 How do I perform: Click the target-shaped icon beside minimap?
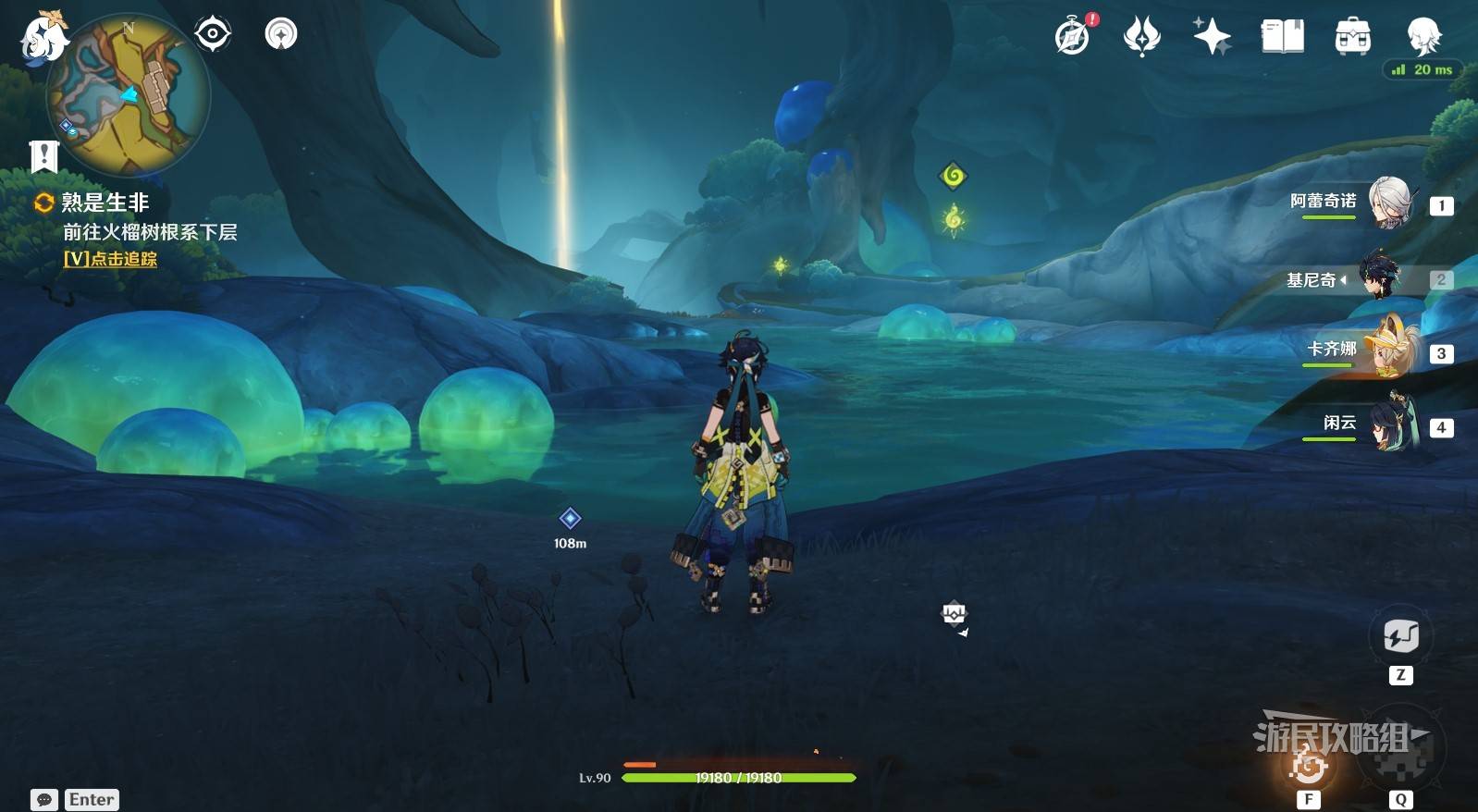coord(213,34)
